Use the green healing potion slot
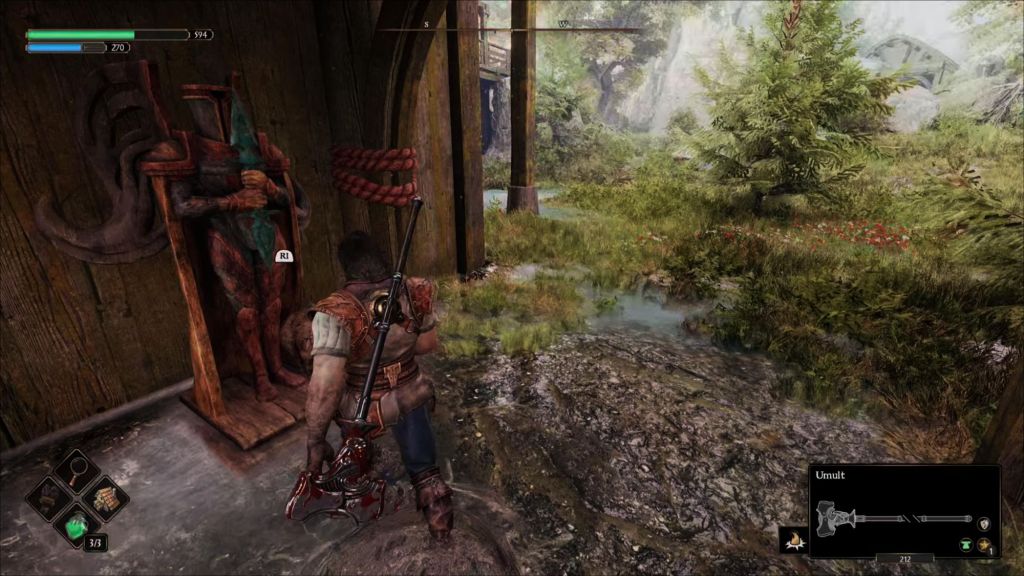Viewport: 1024px width, 576px height. 77,524
